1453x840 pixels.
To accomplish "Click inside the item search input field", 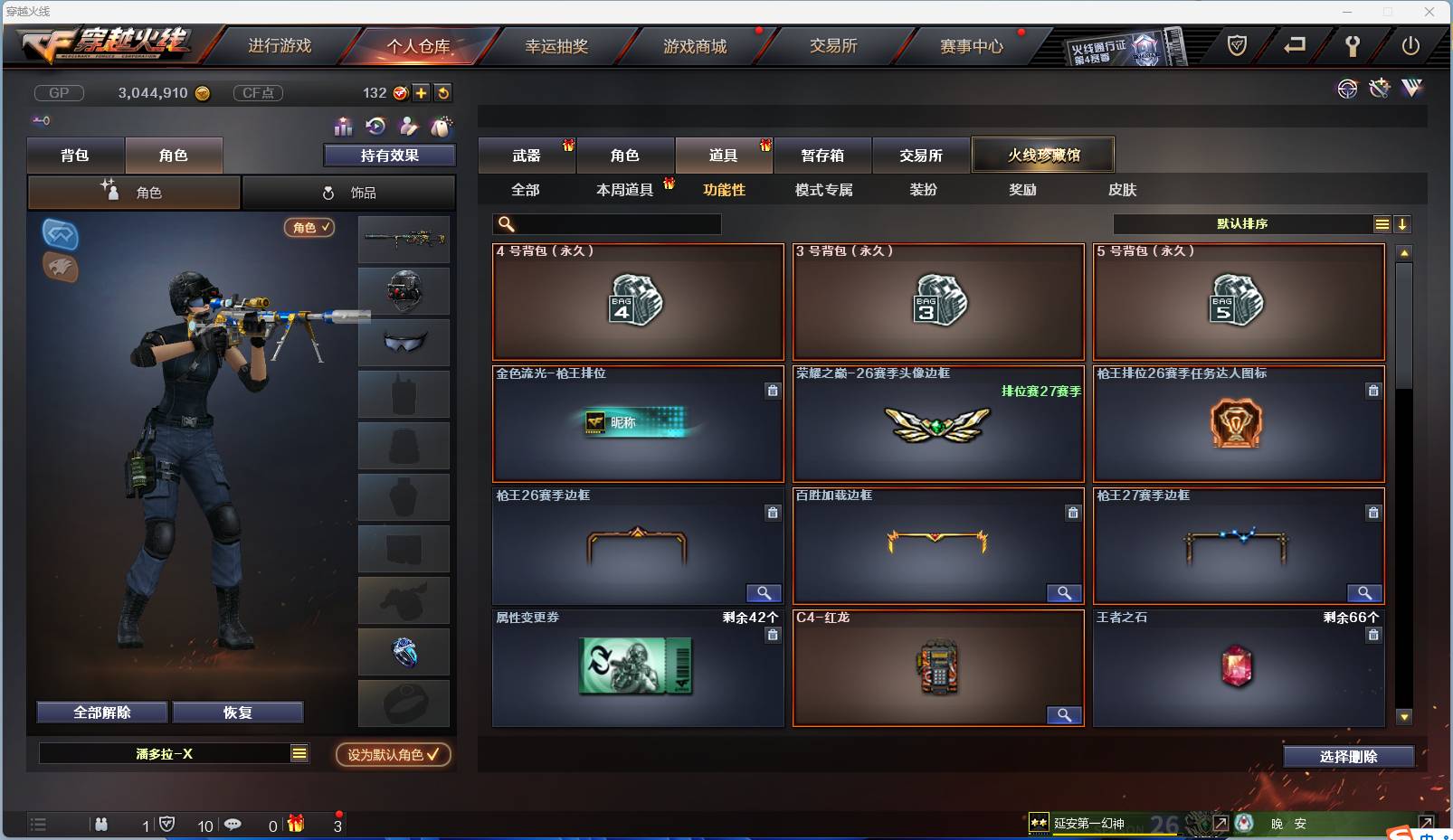I will pyautogui.click(x=606, y=223).
